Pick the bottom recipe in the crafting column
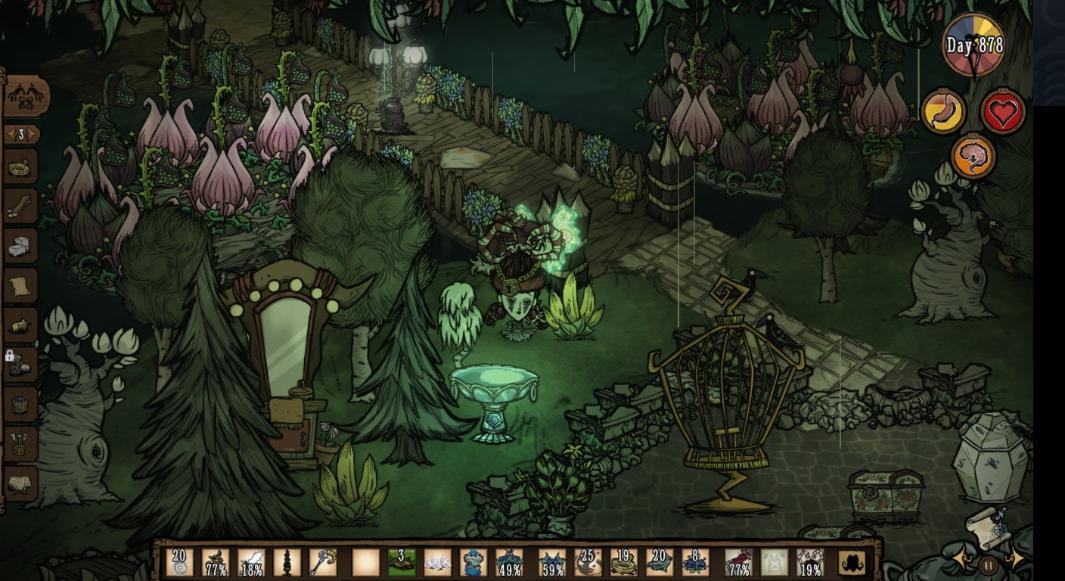This screenshot has width=1065, height=581. (x=22, y=484)
